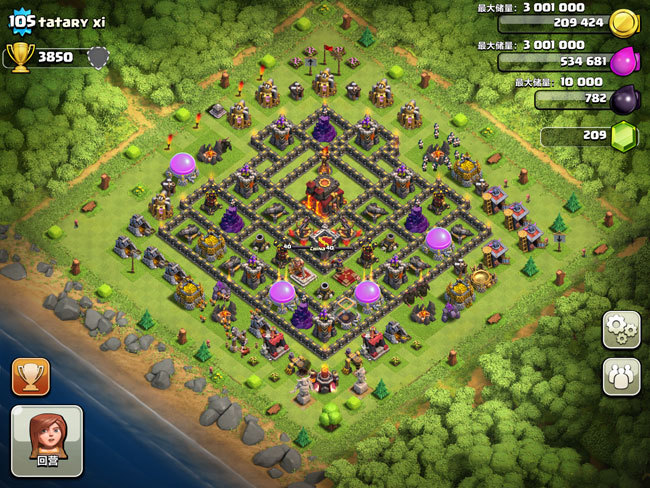This screenshot has width=650, height=488.
Task: Tap the shield icon beside trophy count
Action: pos(97,57)
